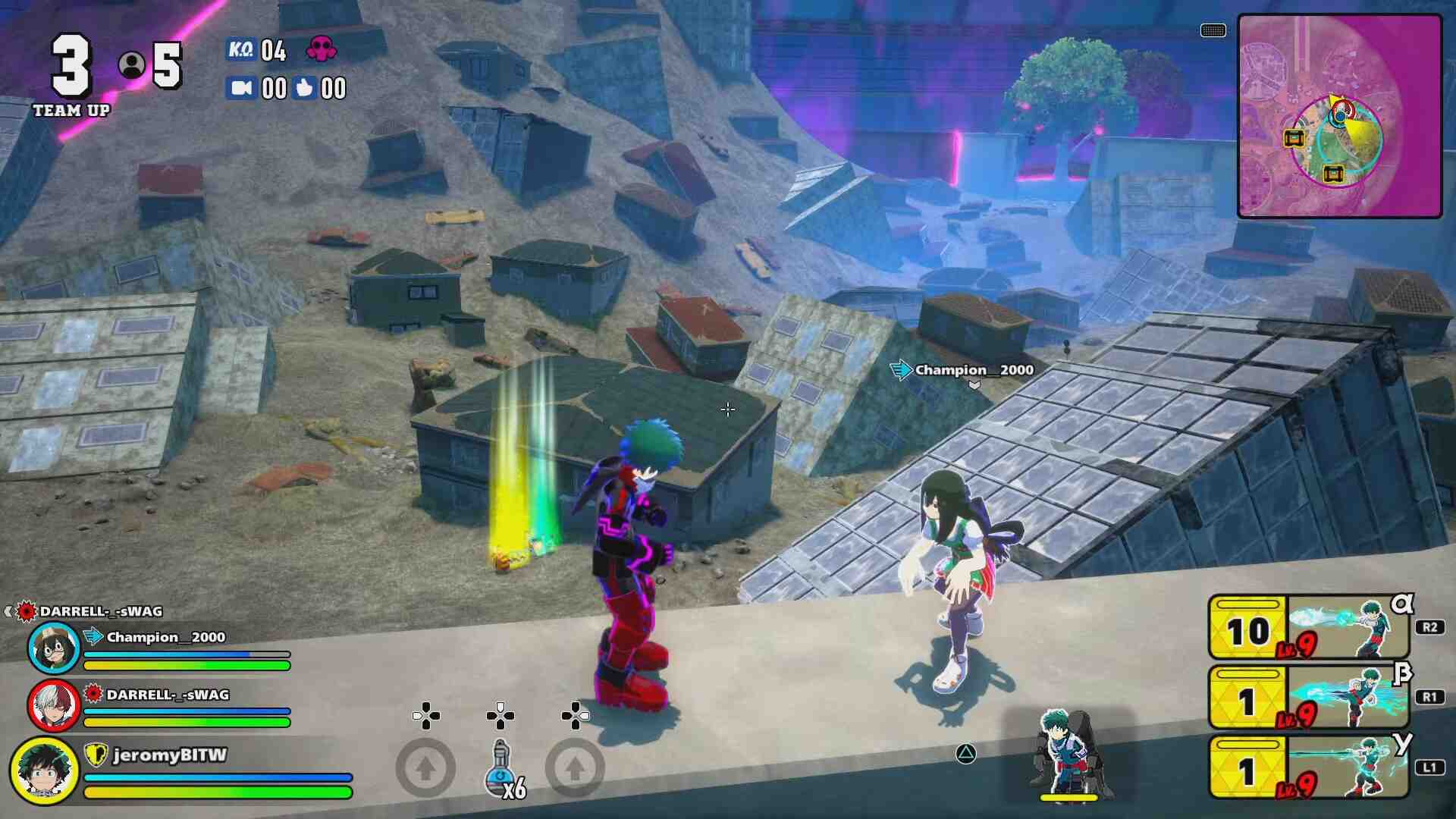Use the beta quirk skill

1310,698
